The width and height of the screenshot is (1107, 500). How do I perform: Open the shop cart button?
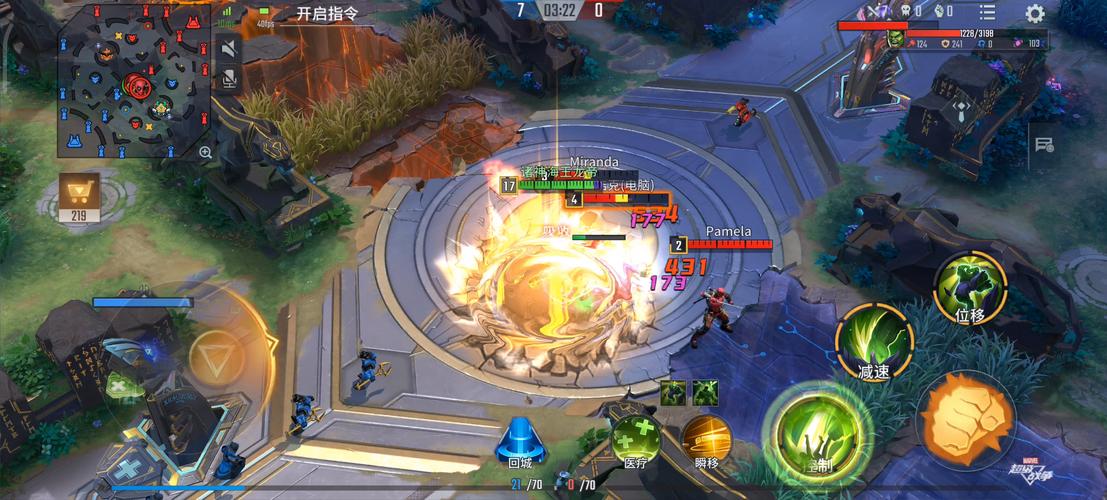click(x=79, y=193)
